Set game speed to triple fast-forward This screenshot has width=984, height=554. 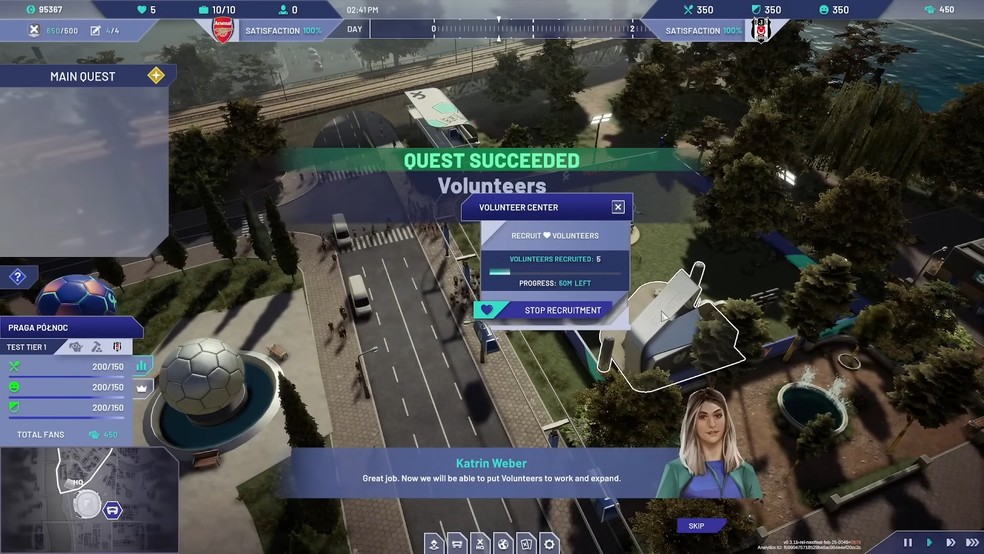970,542
